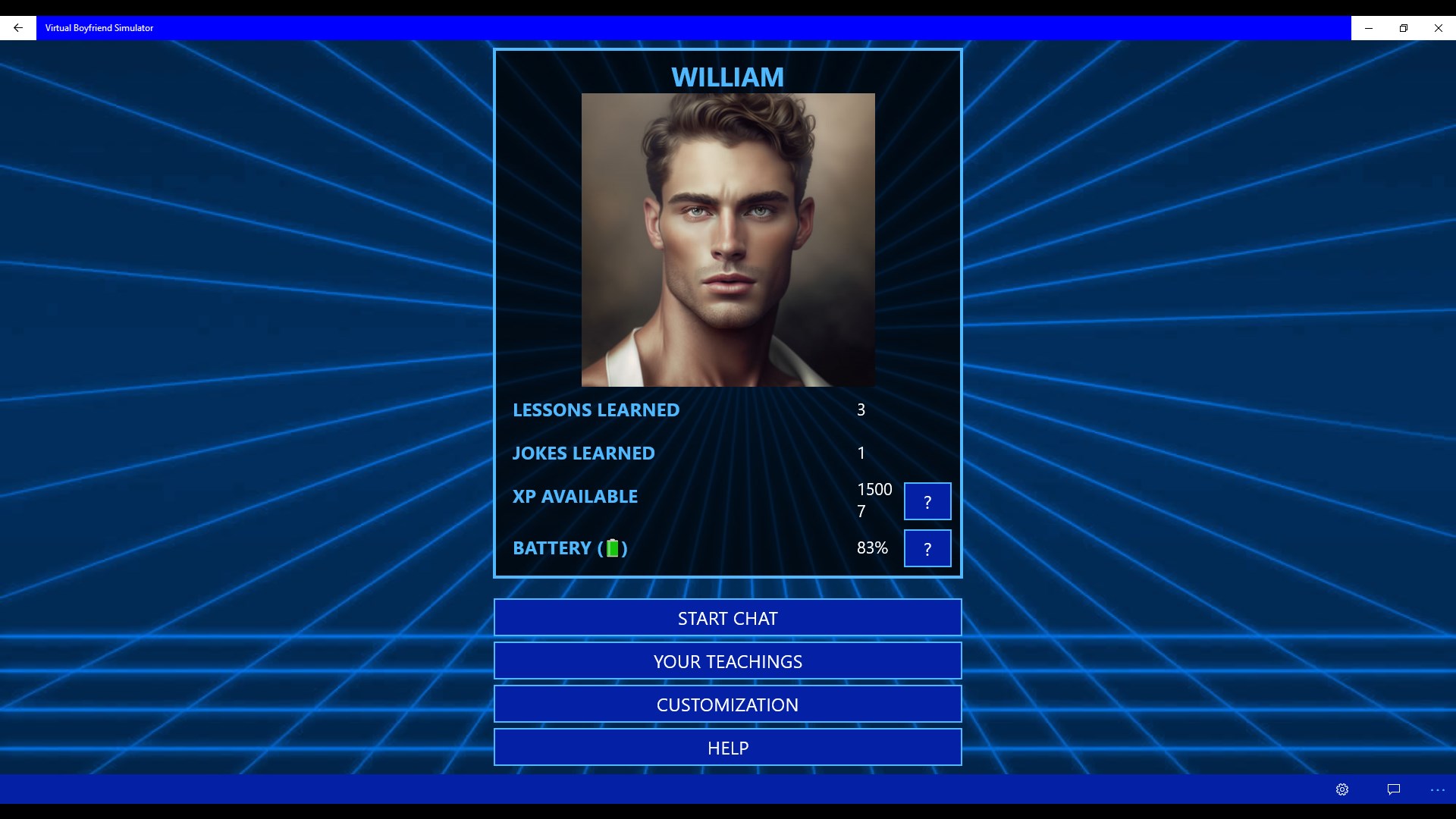The image size is (1456, 819).
Task: Click the Battery question mark button
Action: pos(927,548)
